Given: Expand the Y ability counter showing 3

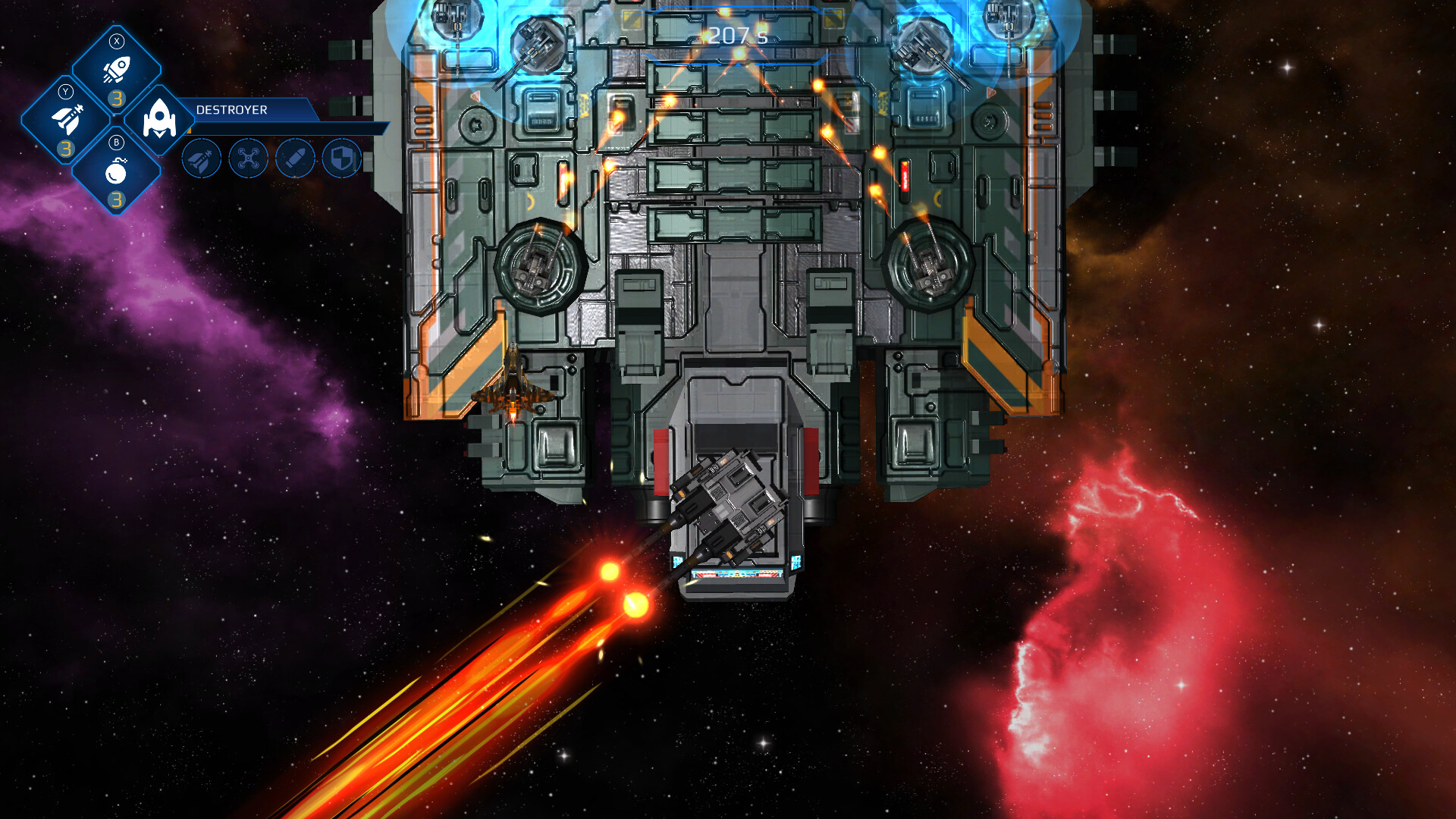Looking at the screenshot, I should [x=64, y=146].
